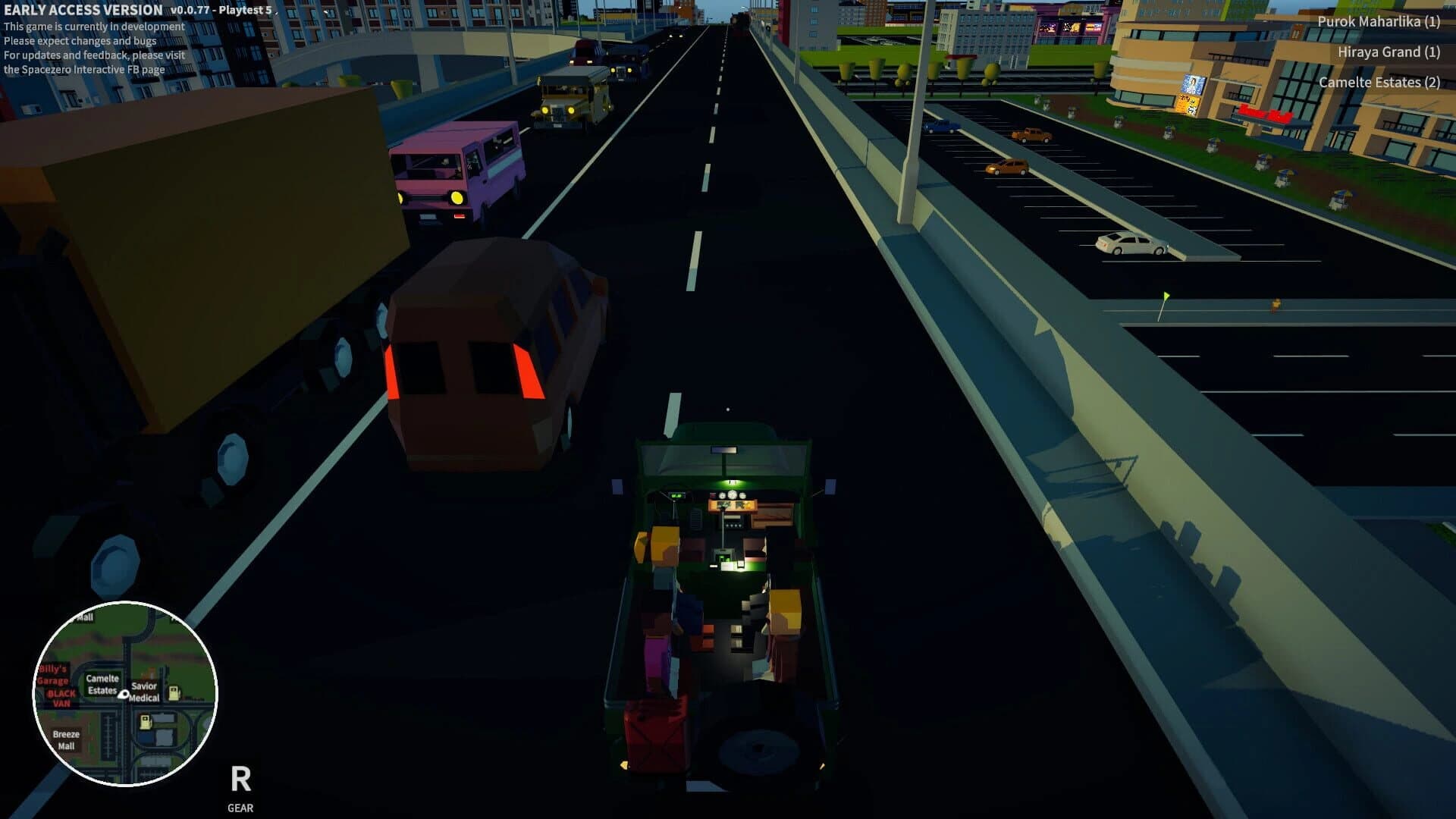Image resolution: width=1456 pixels, height=819 pixels.
Task: Click the Savior Medical label on the minimap
Action: [145, 692]
